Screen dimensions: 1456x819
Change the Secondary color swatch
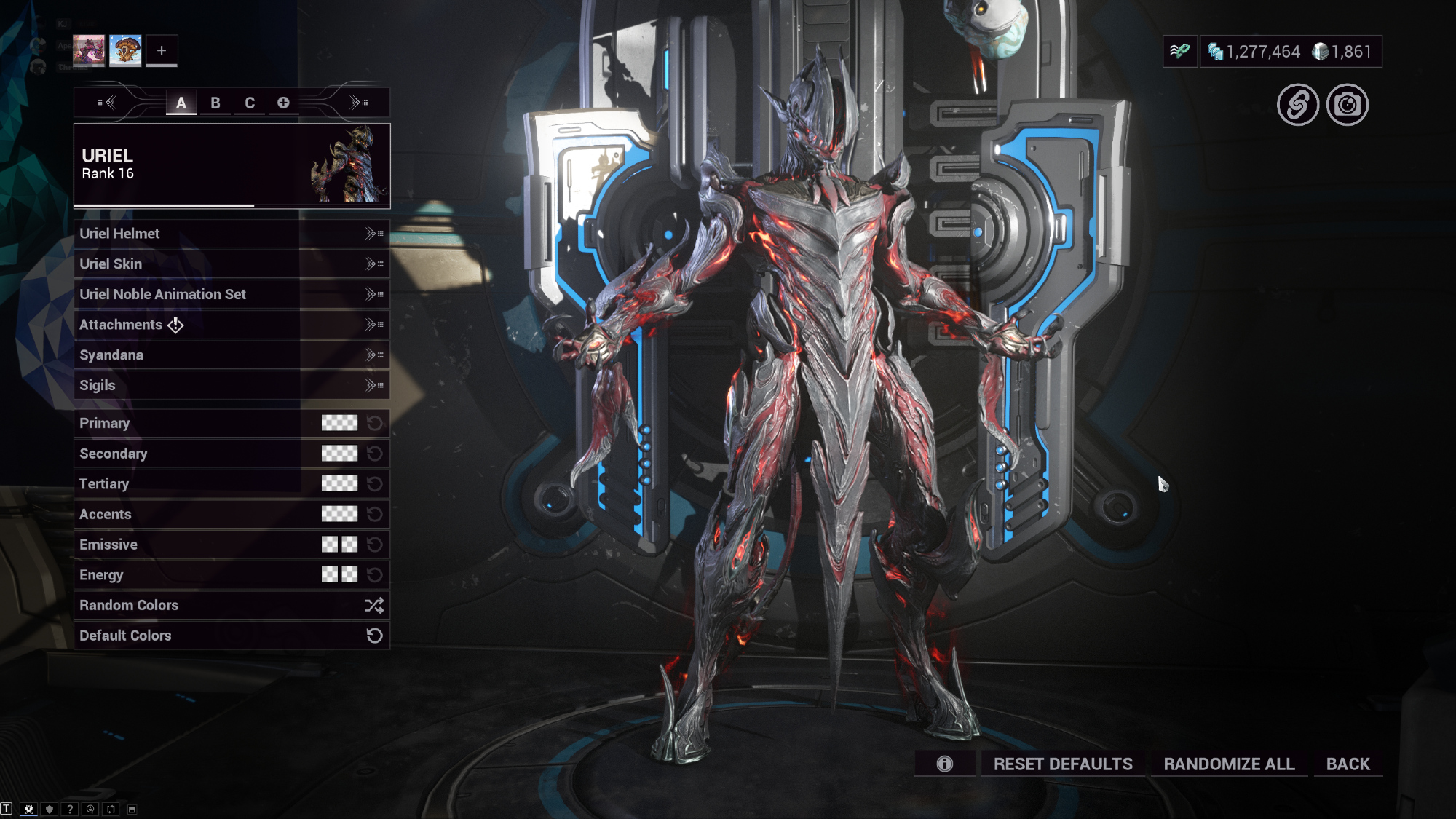pyautogui.click(x=339, y=454)
